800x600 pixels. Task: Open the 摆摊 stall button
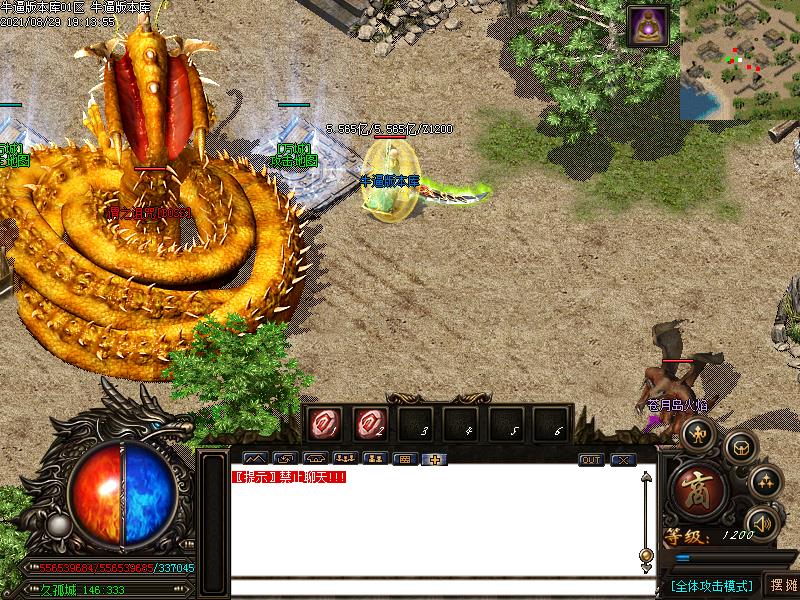(783, 585)
